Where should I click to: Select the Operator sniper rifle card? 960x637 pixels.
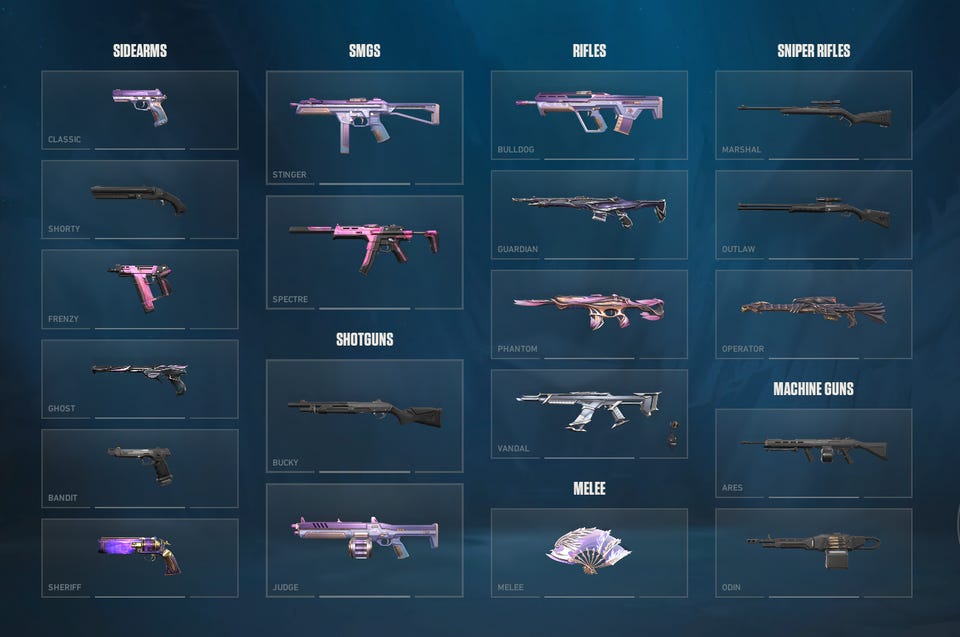click(x=814, y=314)
